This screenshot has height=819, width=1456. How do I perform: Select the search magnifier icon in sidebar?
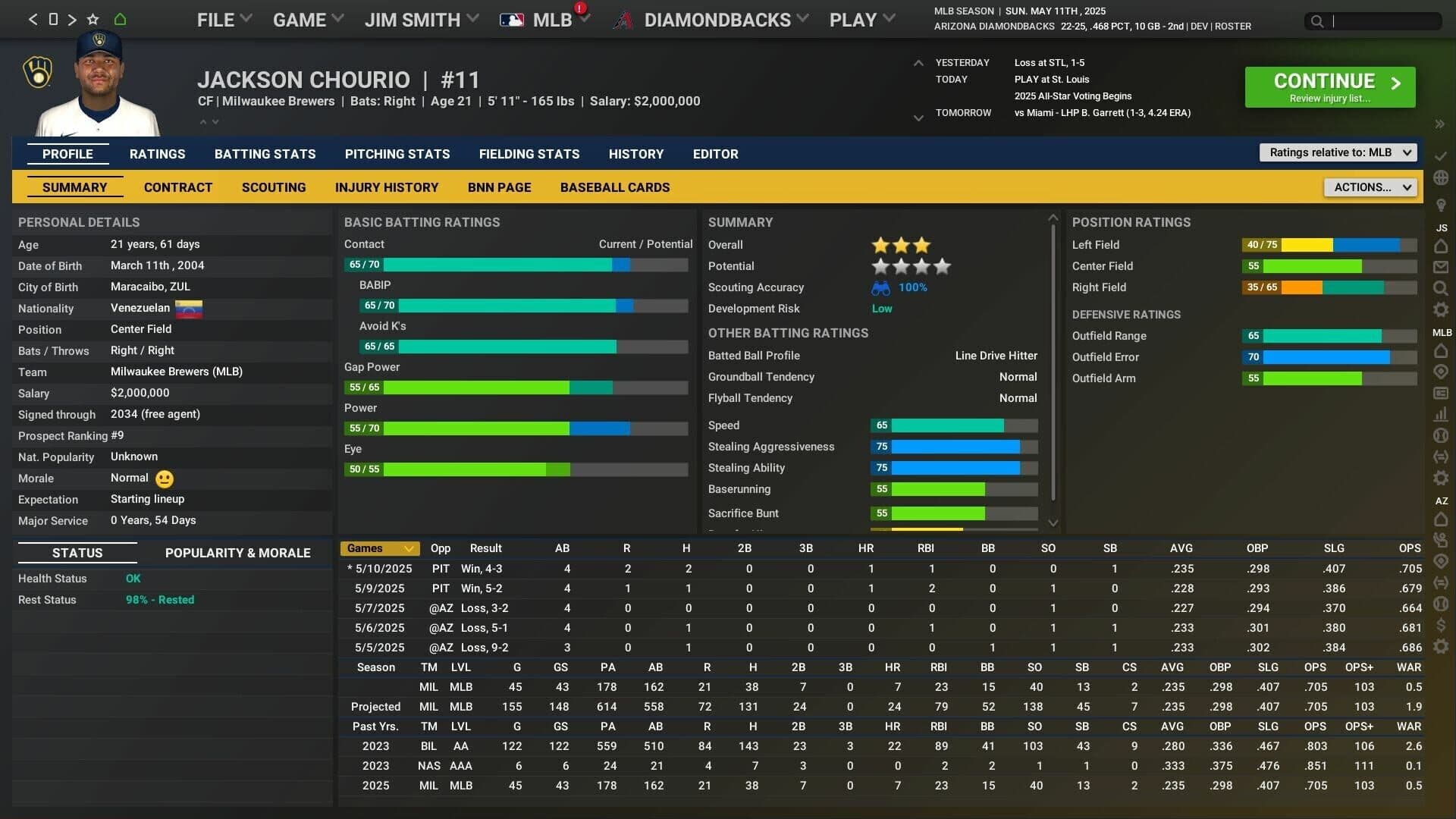(x=1442, y=288)
